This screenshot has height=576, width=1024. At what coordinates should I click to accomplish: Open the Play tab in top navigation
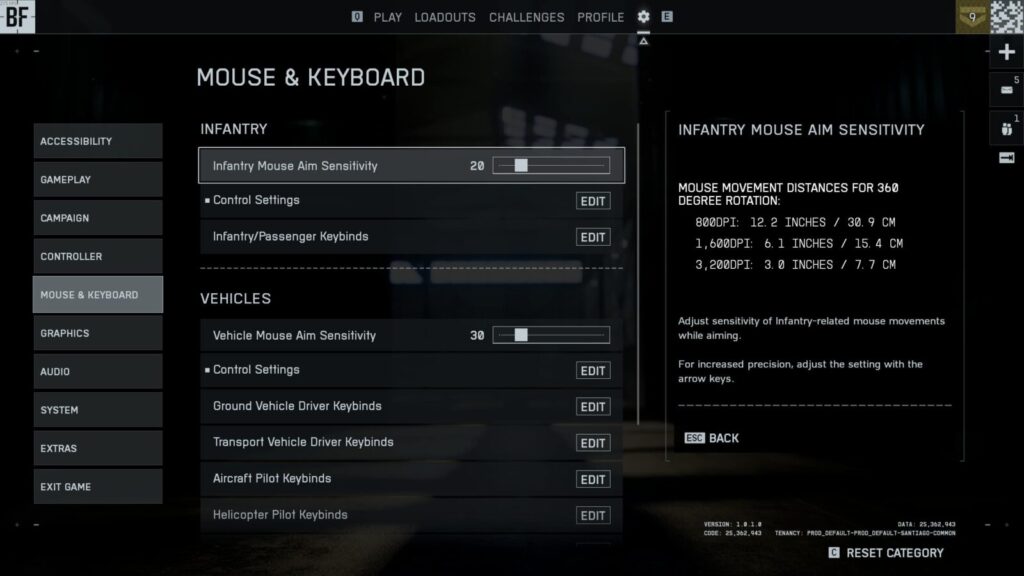coord(388,17)
